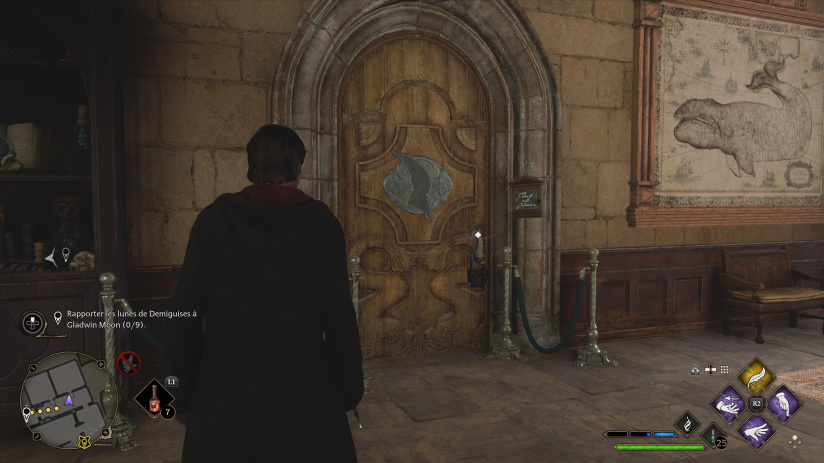The height and width of the screenshot is (463, 824).
Task: Click the crossed-out bird status icon
Action: [x=128, y=362]
